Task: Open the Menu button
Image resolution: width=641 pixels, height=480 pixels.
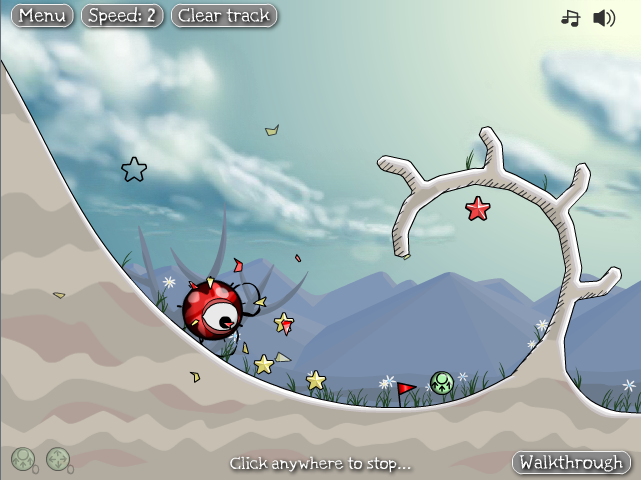Action: pos(43,16)
